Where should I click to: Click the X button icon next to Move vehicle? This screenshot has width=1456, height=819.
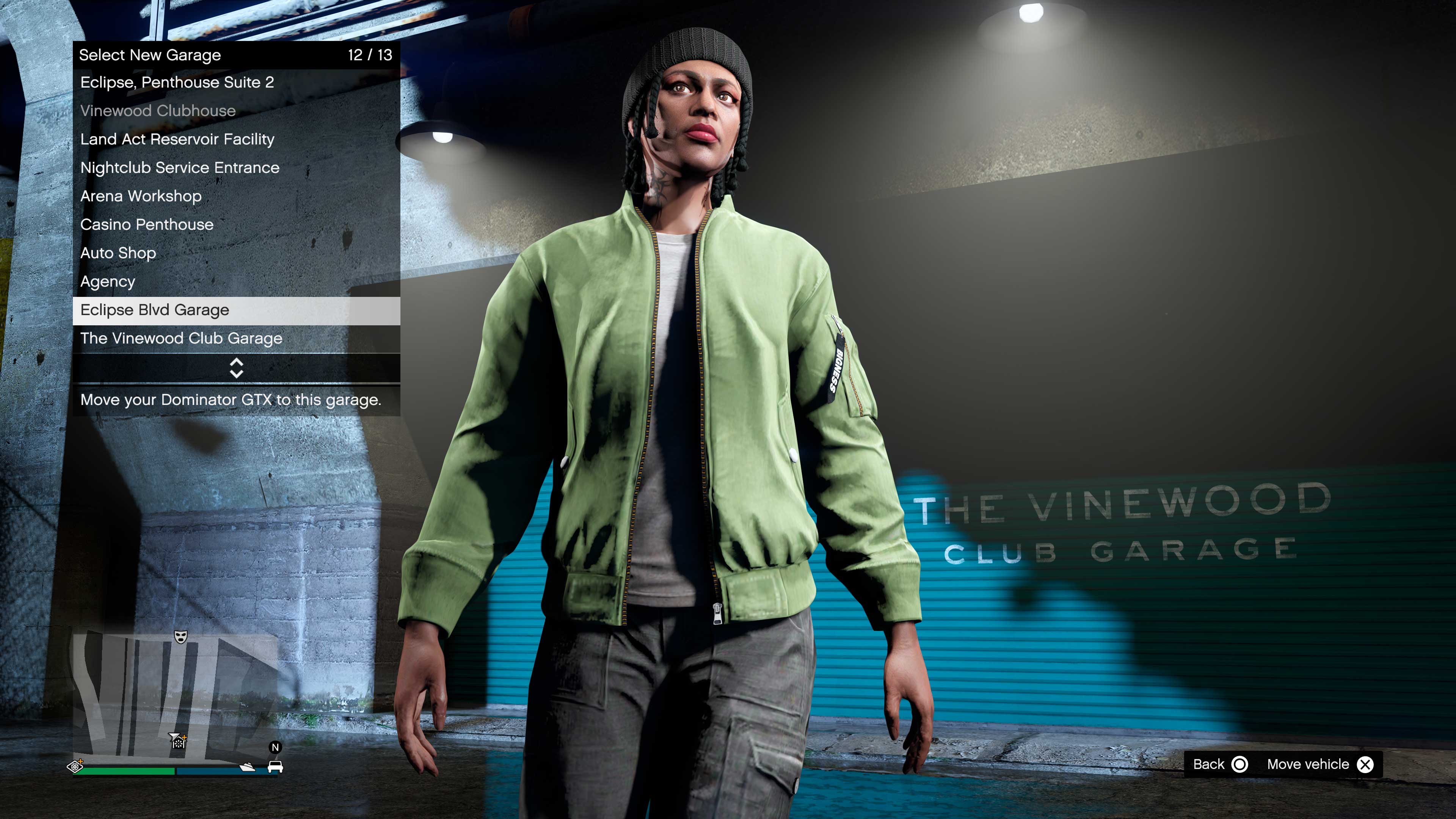pyautogui.click(x=1365, y=764)
